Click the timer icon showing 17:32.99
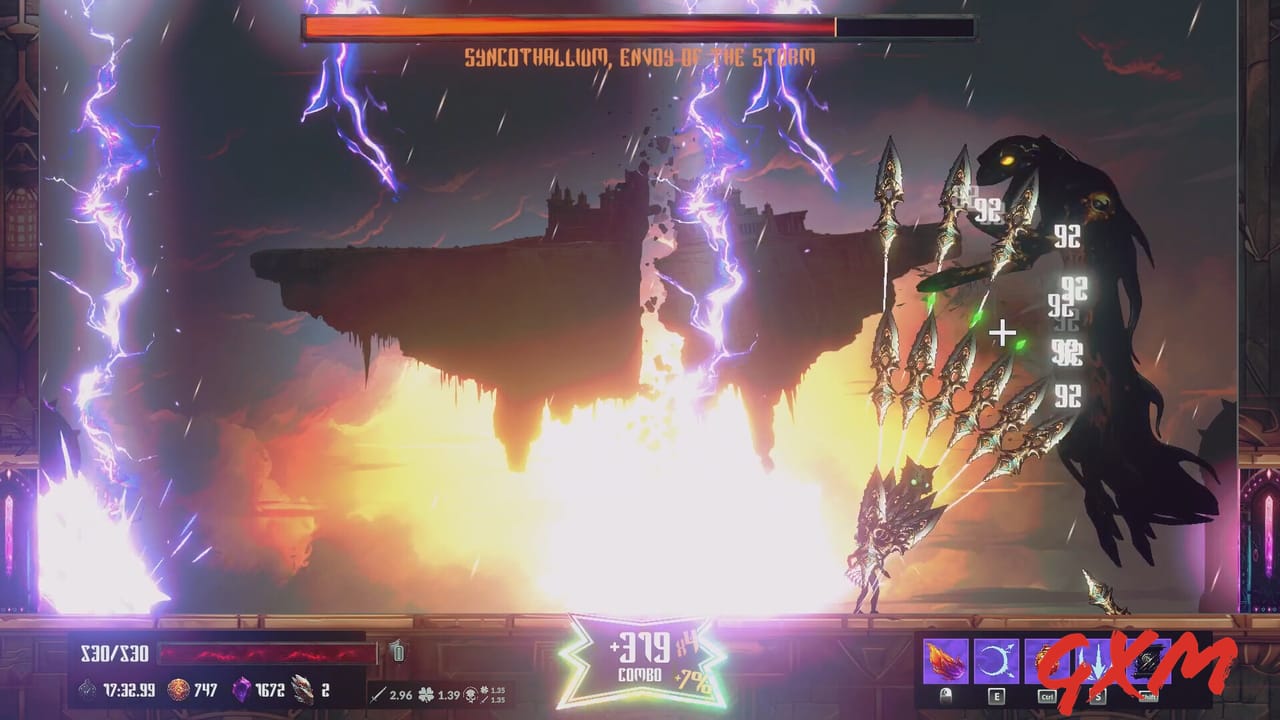Viewport: 1280px width, 720px height. [89, 690]
